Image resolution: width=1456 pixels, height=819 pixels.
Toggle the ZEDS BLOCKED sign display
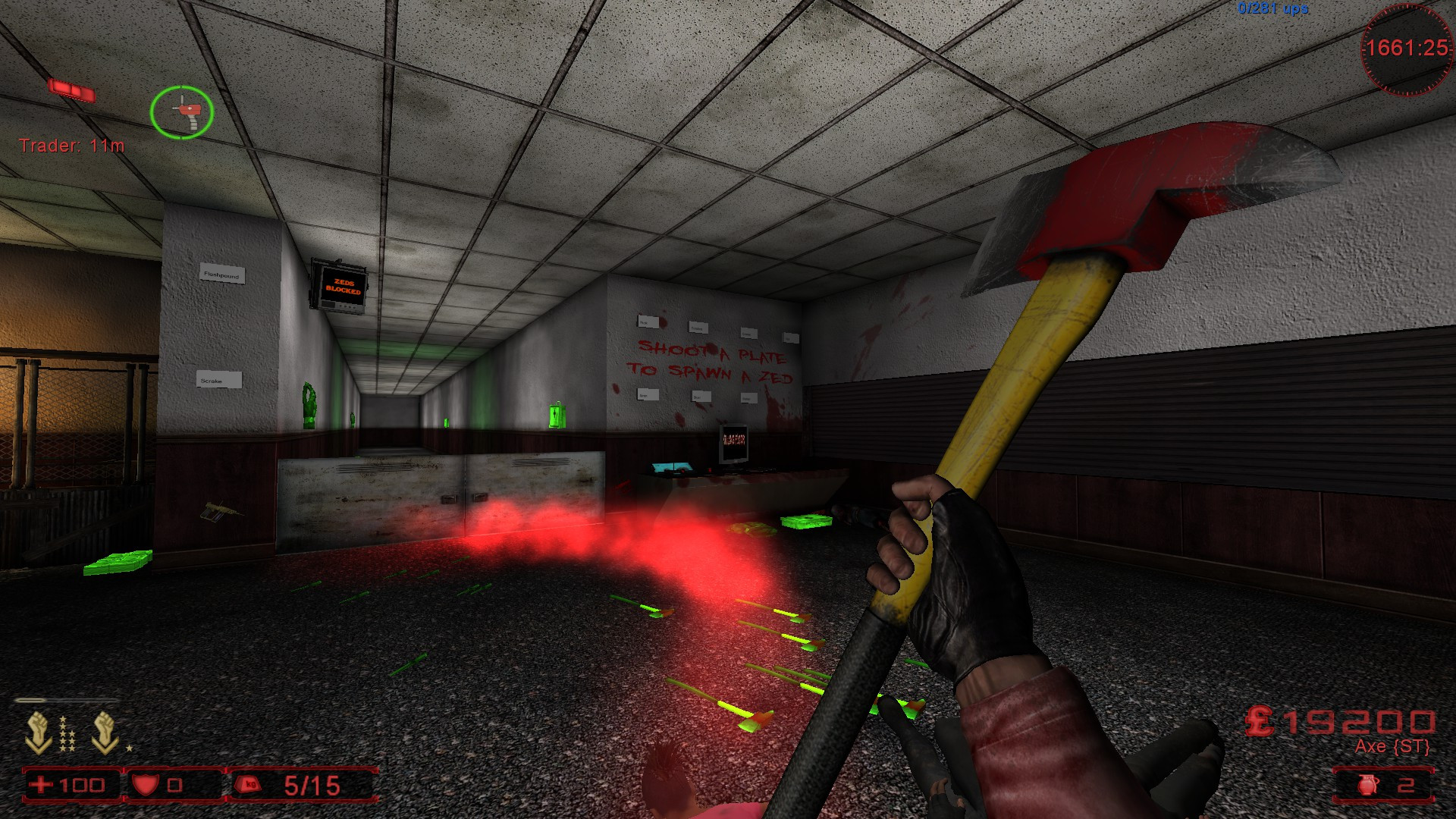coord(341,287)
